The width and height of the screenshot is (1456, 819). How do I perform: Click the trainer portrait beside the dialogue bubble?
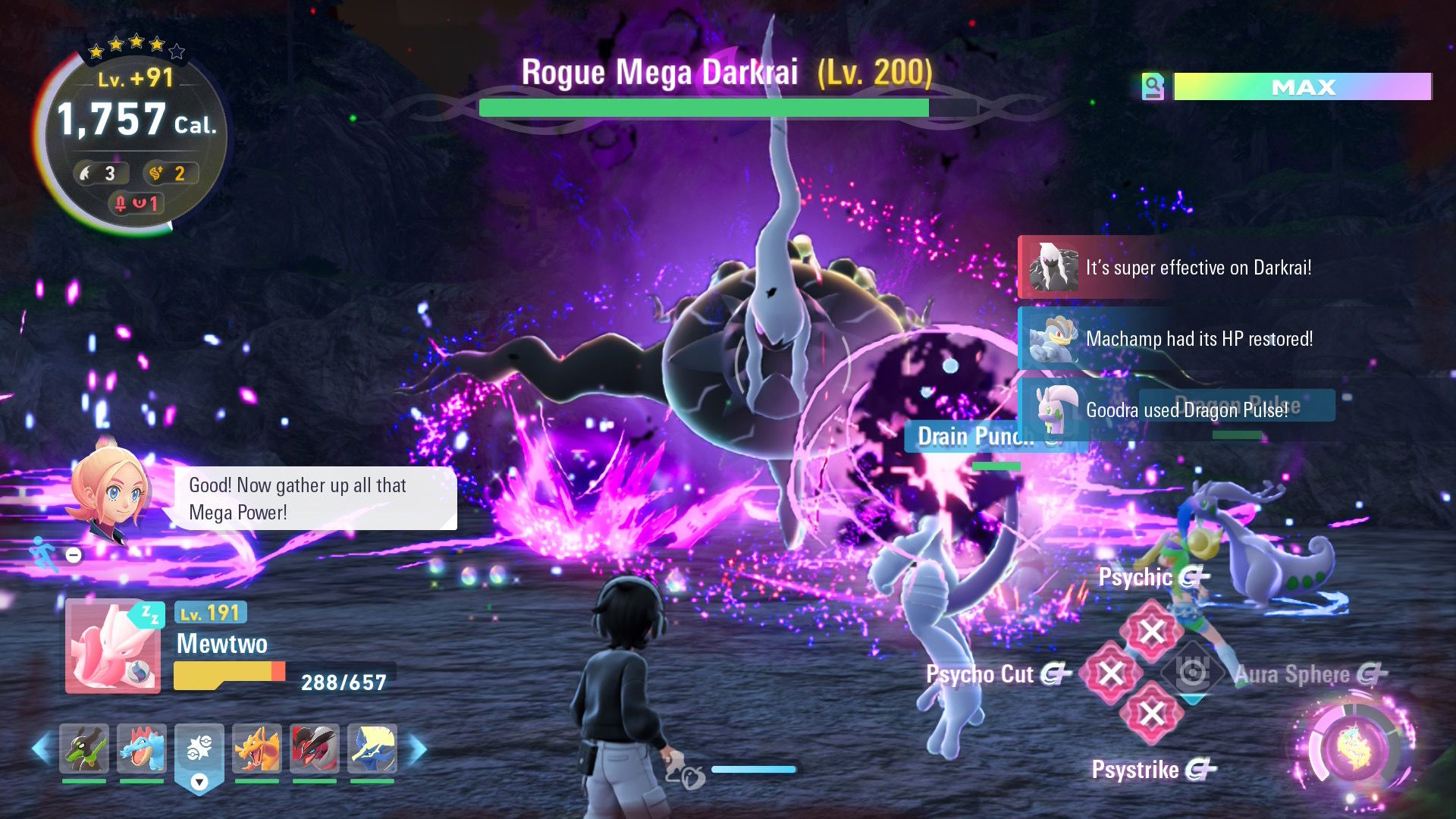pos(110,491)
